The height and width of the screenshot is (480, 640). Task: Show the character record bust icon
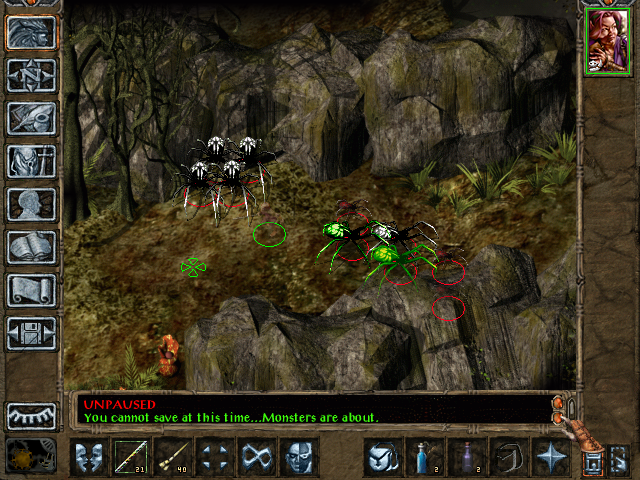31,204
